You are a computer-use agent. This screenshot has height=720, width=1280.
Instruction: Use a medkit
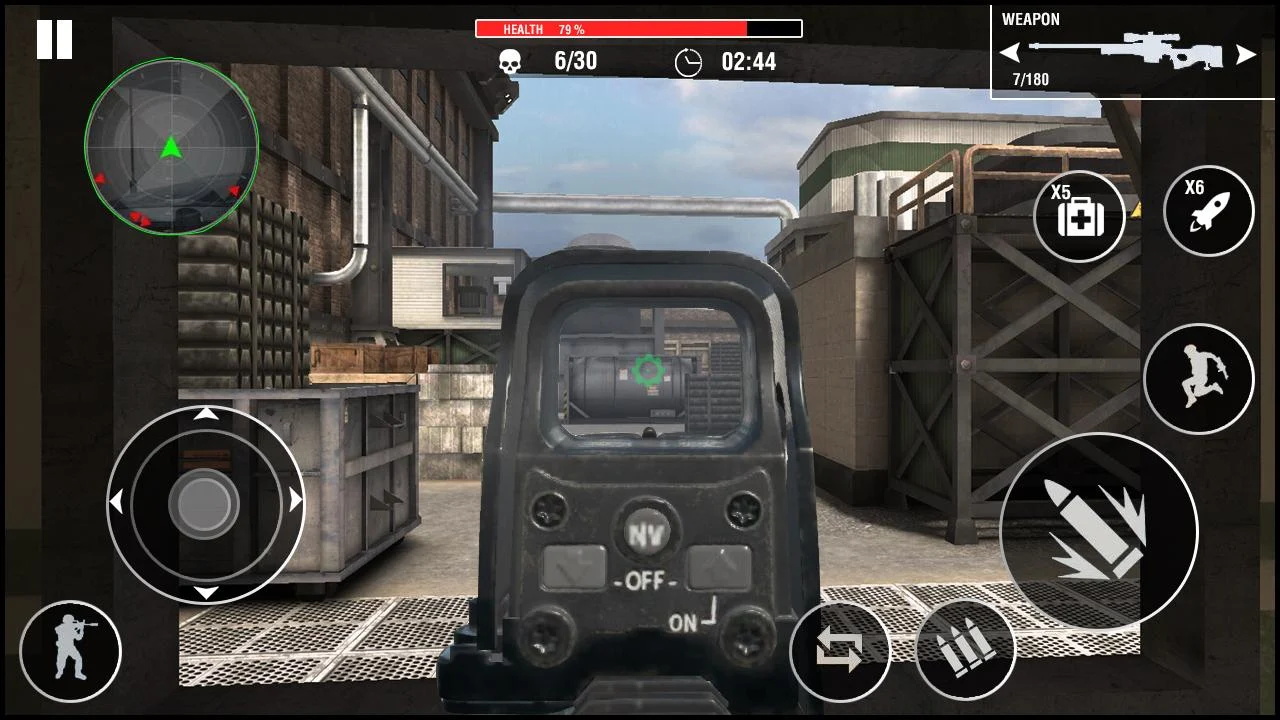tap(1079, 216)
